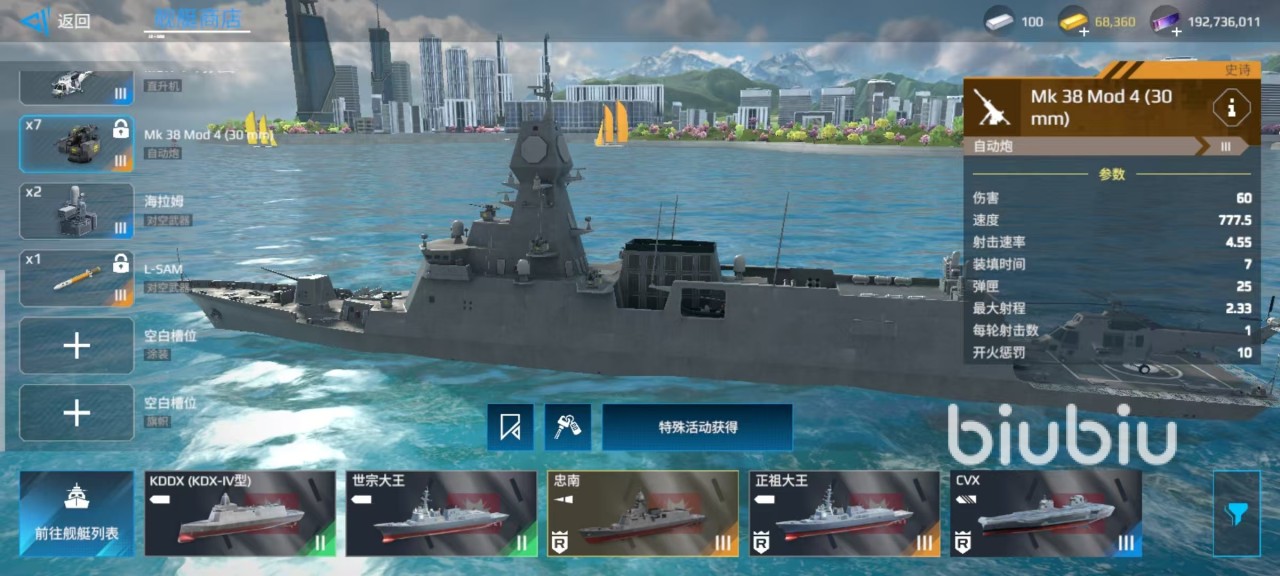Image resolution: width=1280 pixels, height=576 pixels.
Task: Select the 海拉姆 anti-air weapon slot
Action: click(77, 211)
